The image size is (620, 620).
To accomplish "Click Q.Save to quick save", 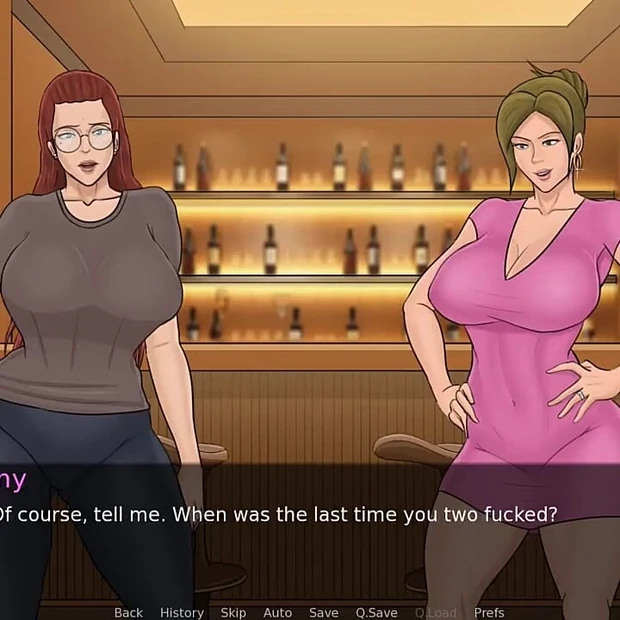I will click(376, 612).
